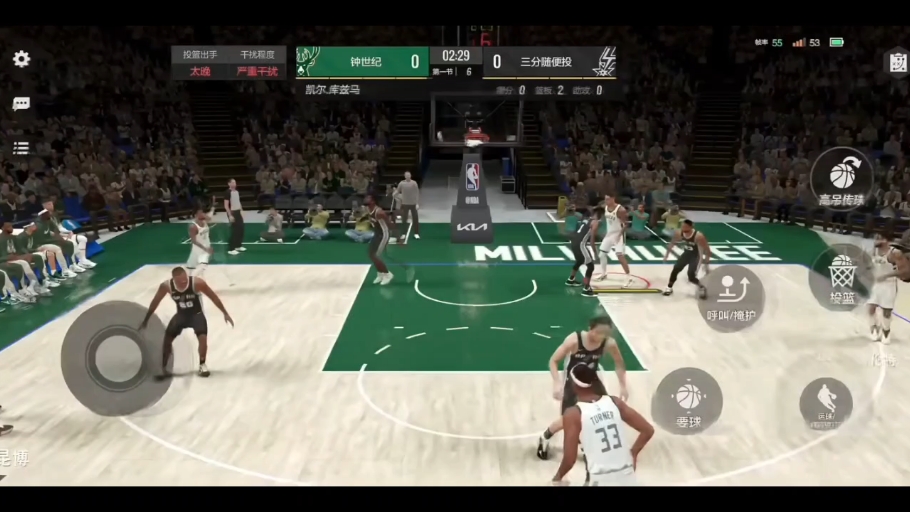Open the tactics clipboard playbook
This screenshot has width=910, height=512.
(x=896, y=62)
